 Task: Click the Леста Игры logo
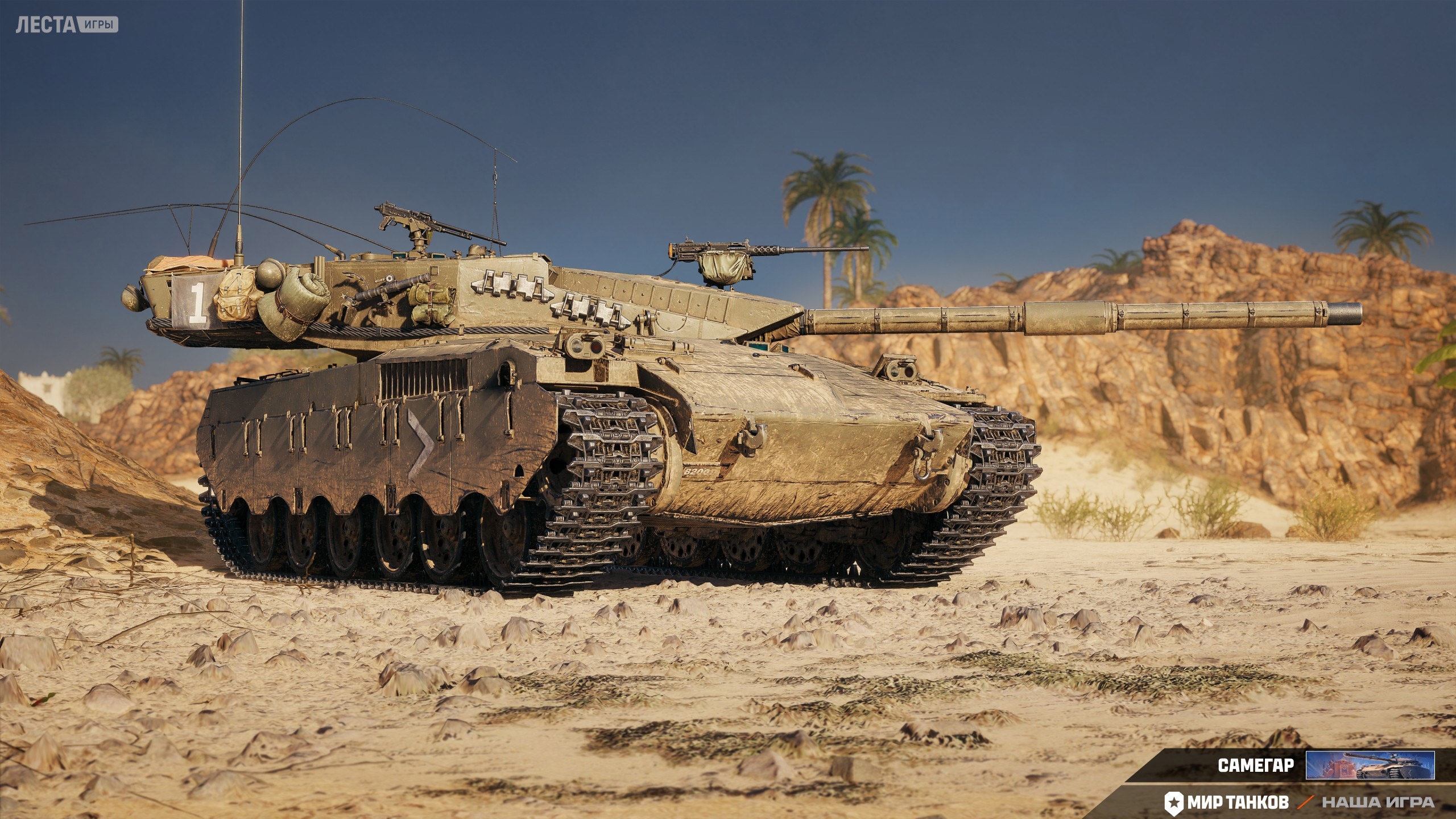pos(67,25)
